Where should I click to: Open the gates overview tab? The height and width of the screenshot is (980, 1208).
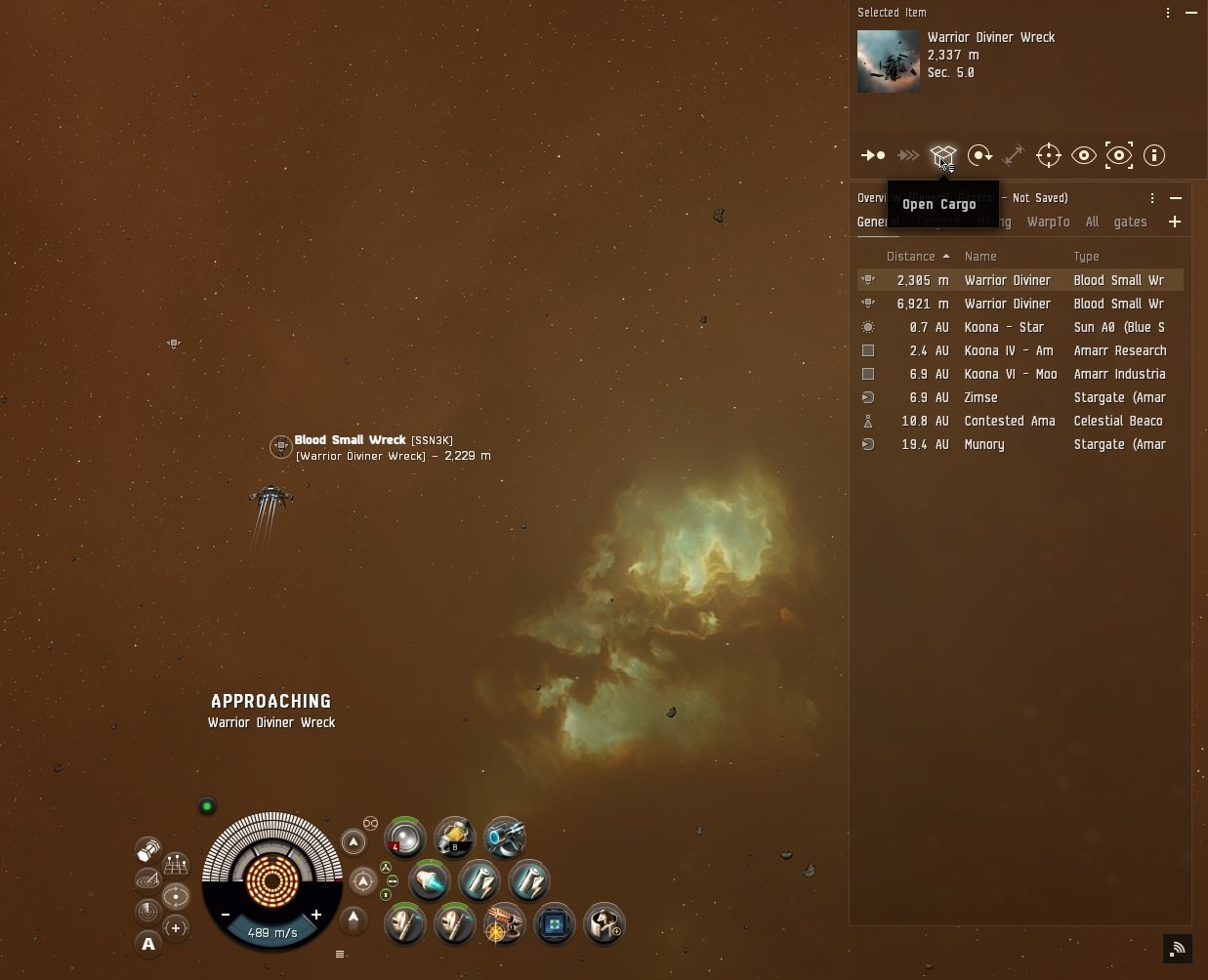[1130, 223]
